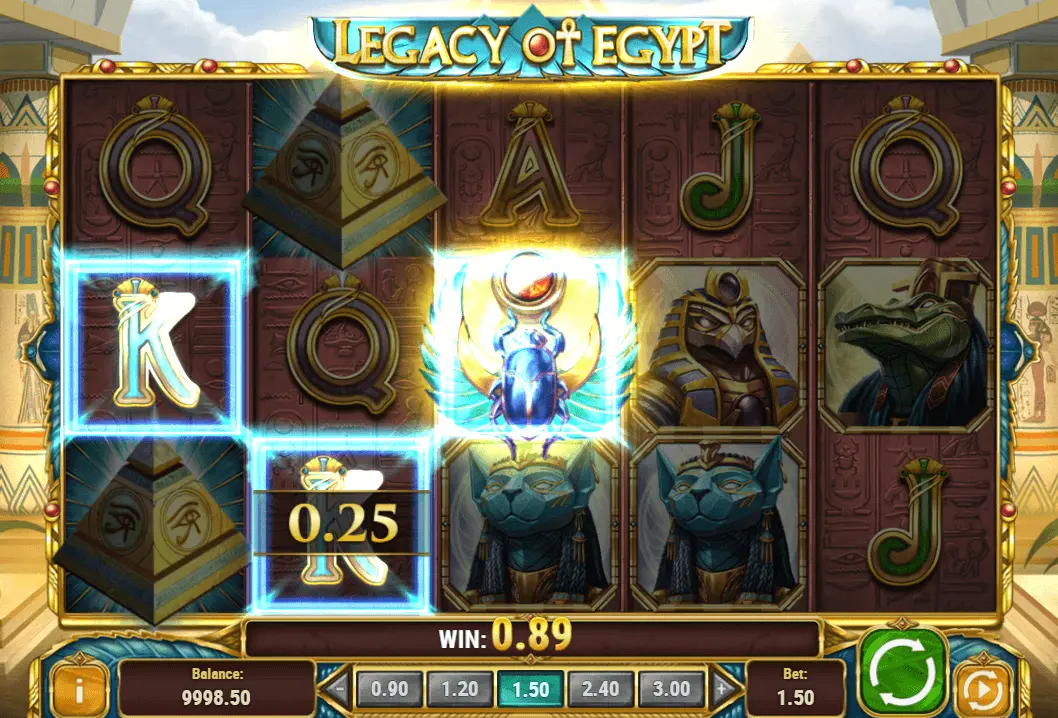Set the bet to 2.40
This screenshot has height=718, width=1058.
[x=601, y=688]
